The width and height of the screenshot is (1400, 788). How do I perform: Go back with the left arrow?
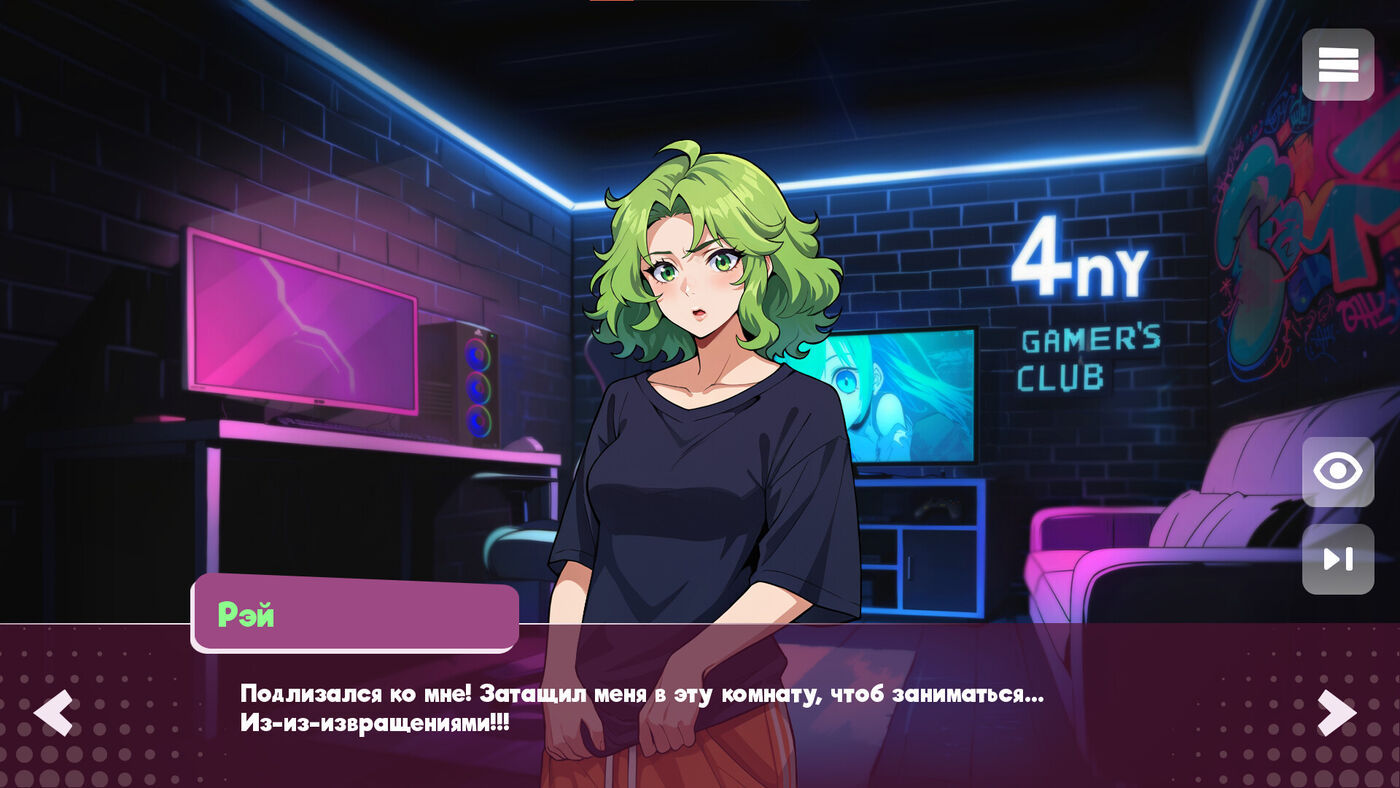click(54, 713)
